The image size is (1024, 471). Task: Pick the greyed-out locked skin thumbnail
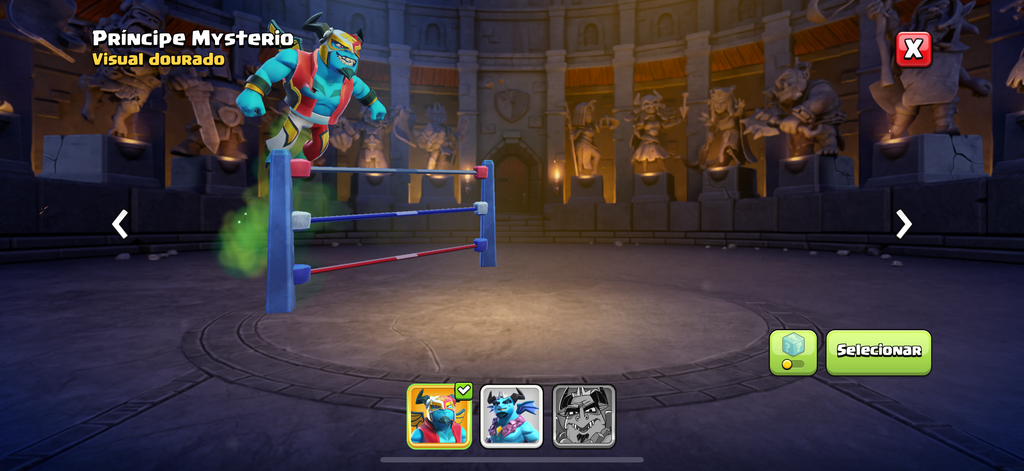(x=584, y=416)
